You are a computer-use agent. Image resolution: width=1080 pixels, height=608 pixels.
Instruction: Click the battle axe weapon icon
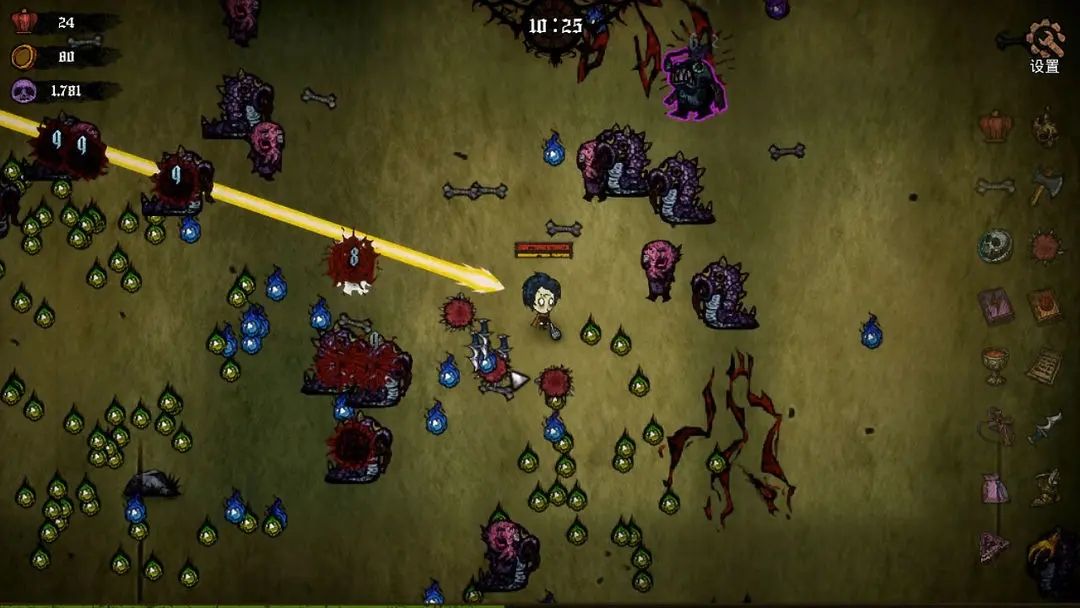click(1046, 185)
